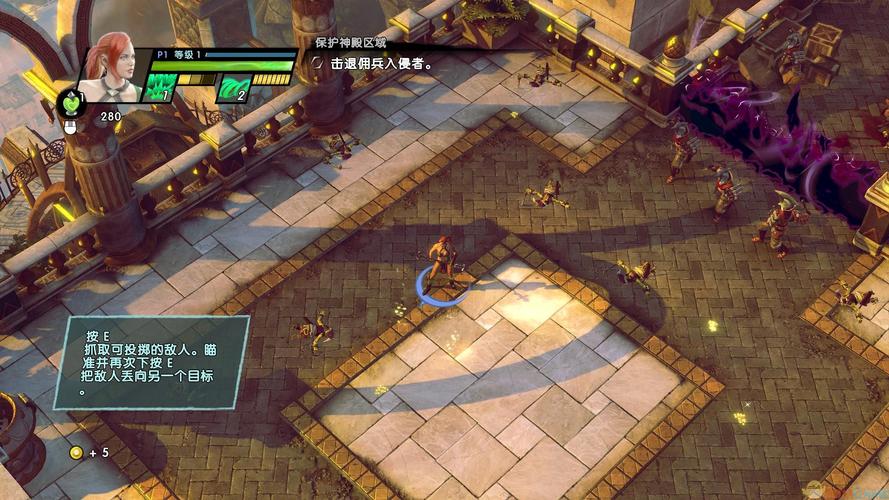Use the green heart potion icon
The height and width of the screenshot is (500, 889).
pyautogui.click(x=72, y=103)
